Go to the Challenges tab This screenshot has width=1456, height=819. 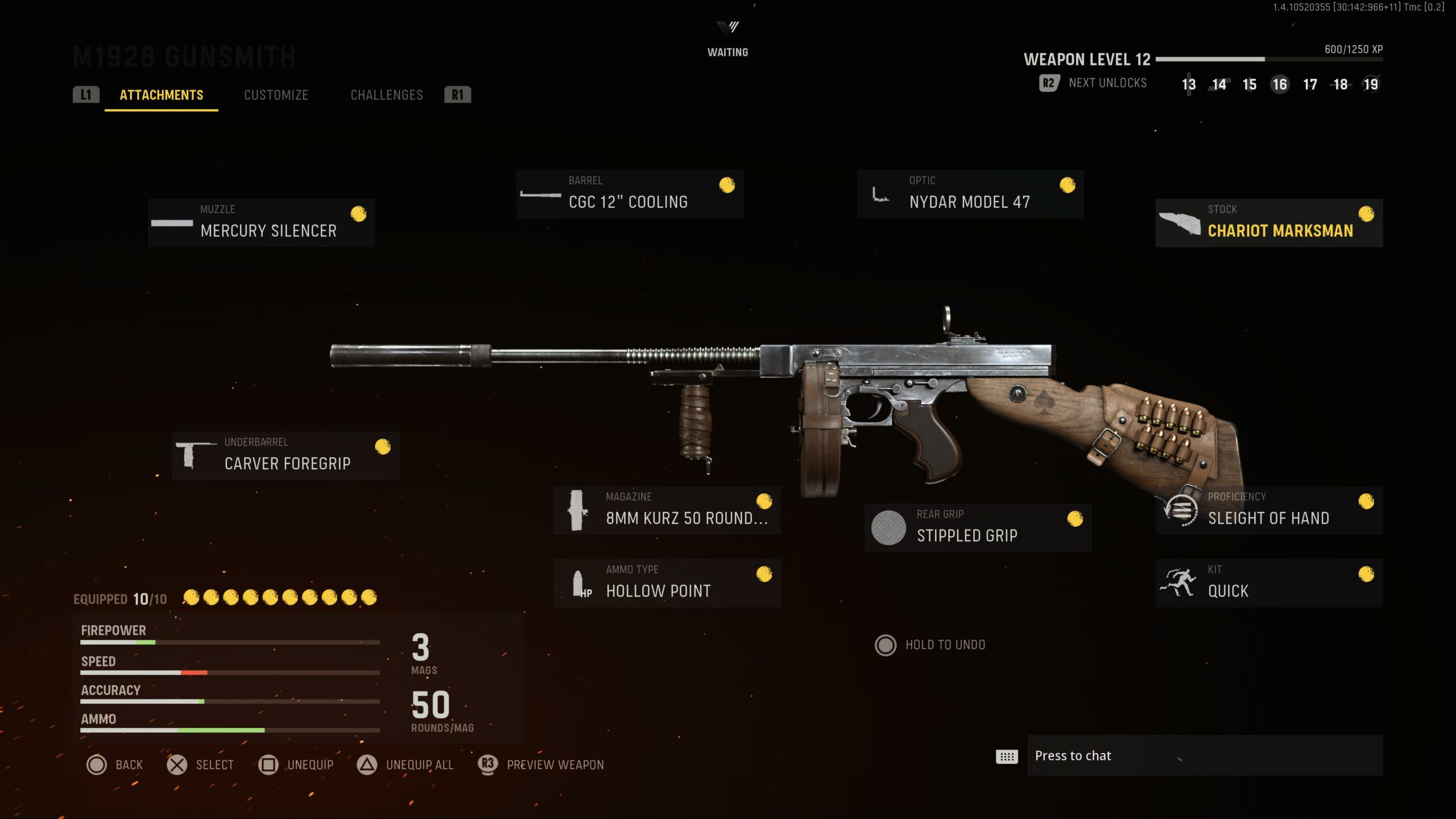pos(387,95)
